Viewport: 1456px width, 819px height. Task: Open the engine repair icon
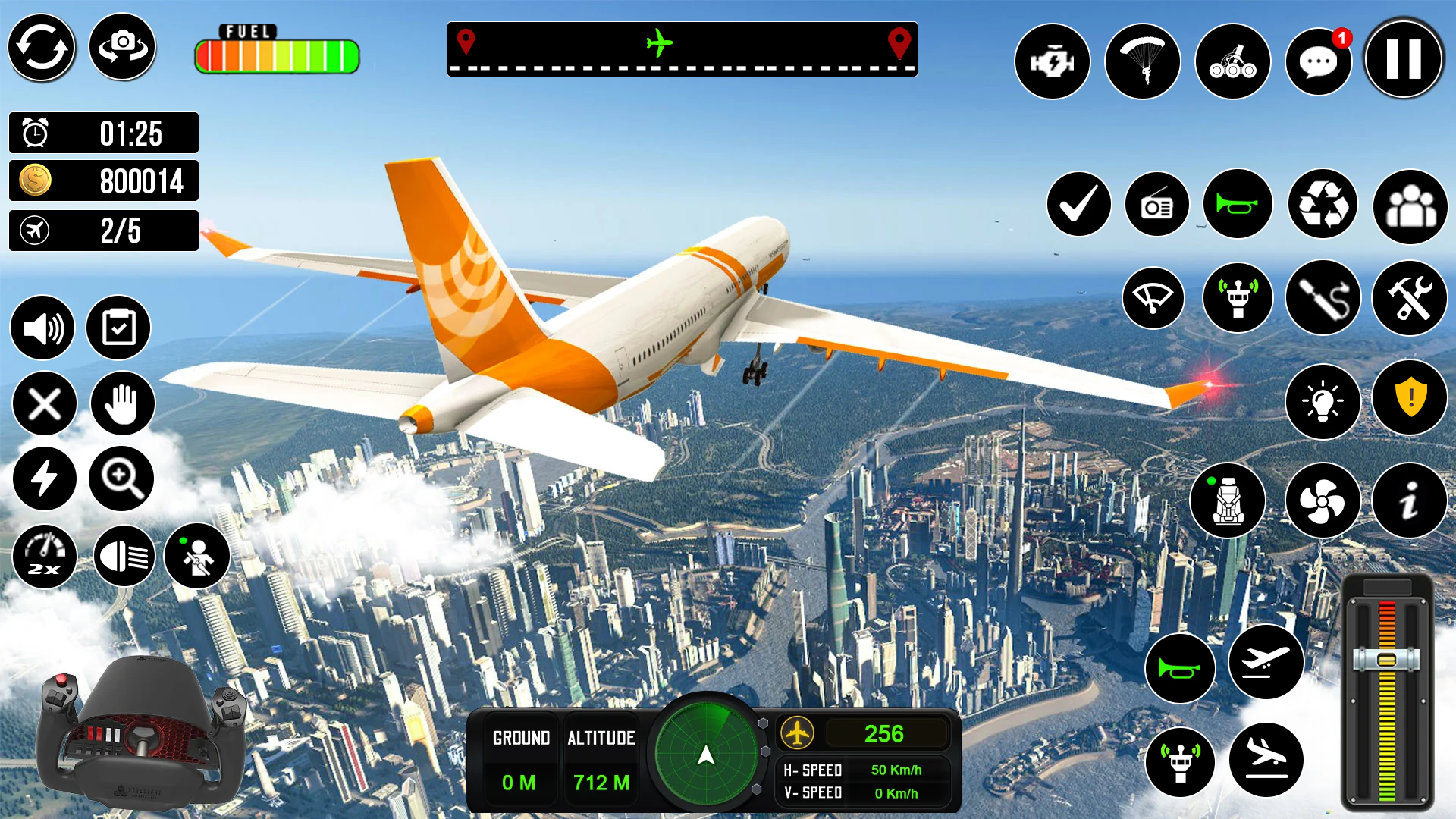pos(1053,61)
